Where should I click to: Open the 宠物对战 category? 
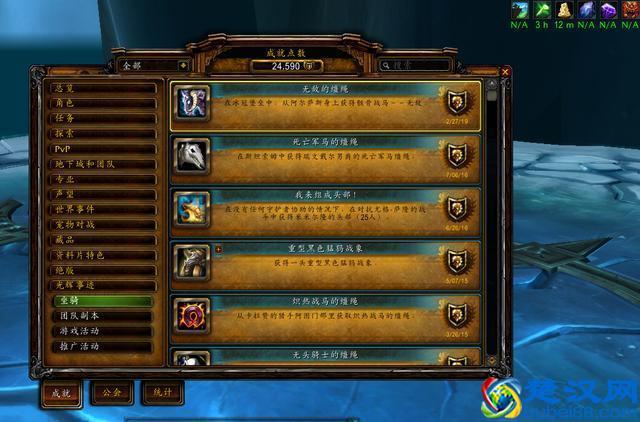pos(104,224)
